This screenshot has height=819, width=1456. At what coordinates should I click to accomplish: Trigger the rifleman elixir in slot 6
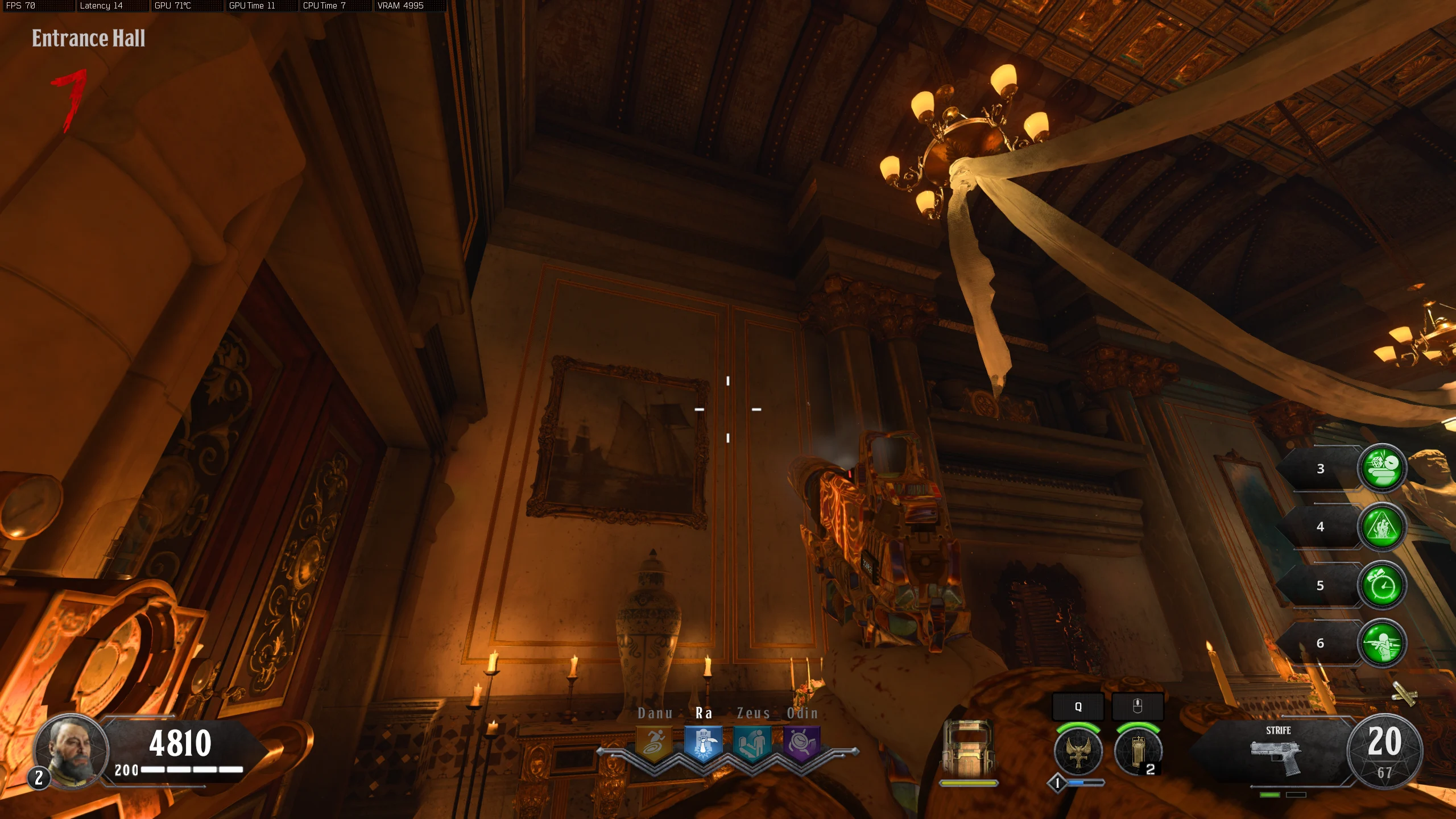point(1382,643)
